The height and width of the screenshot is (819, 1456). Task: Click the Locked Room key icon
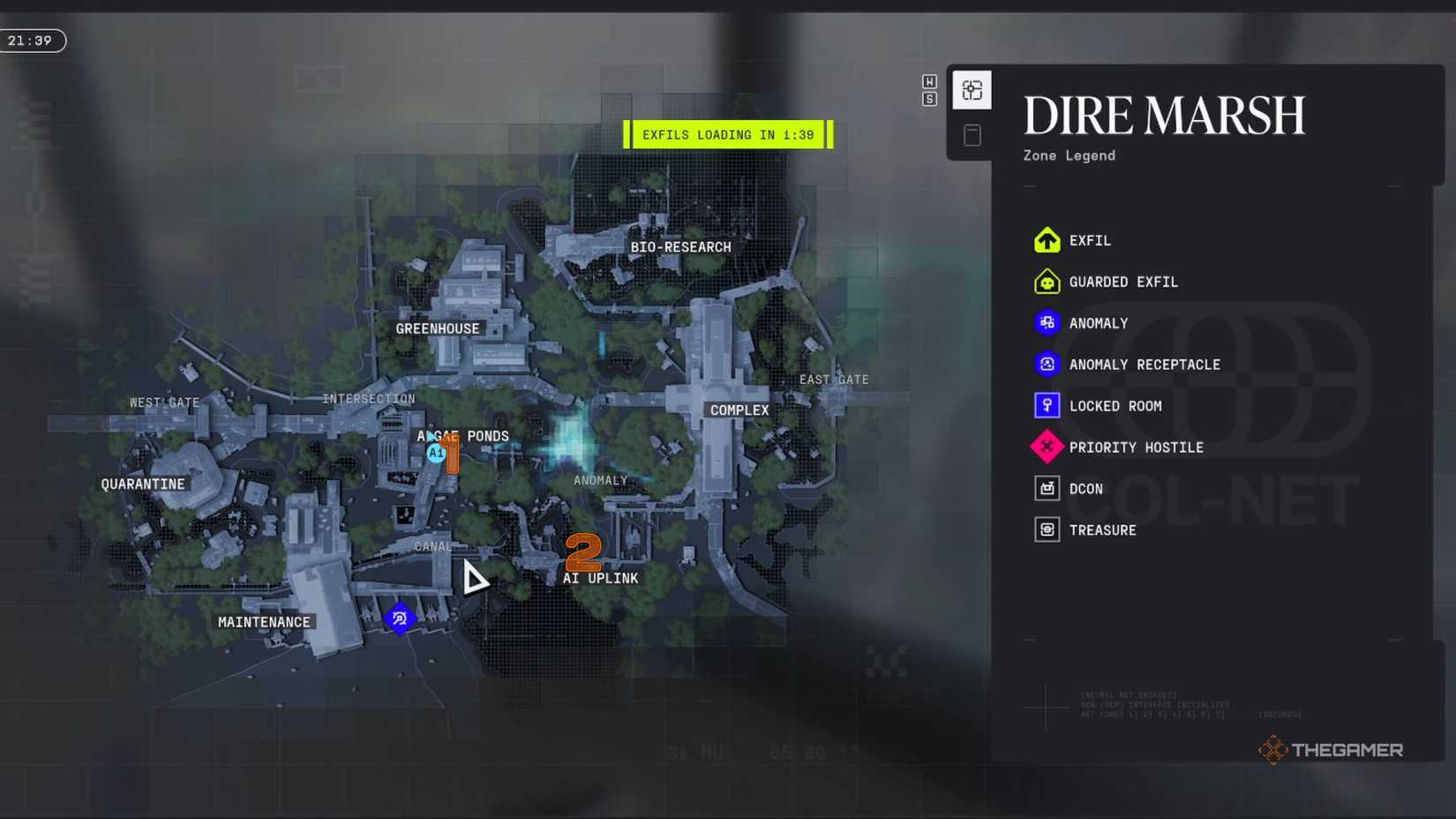click(x=1047, y=405)
